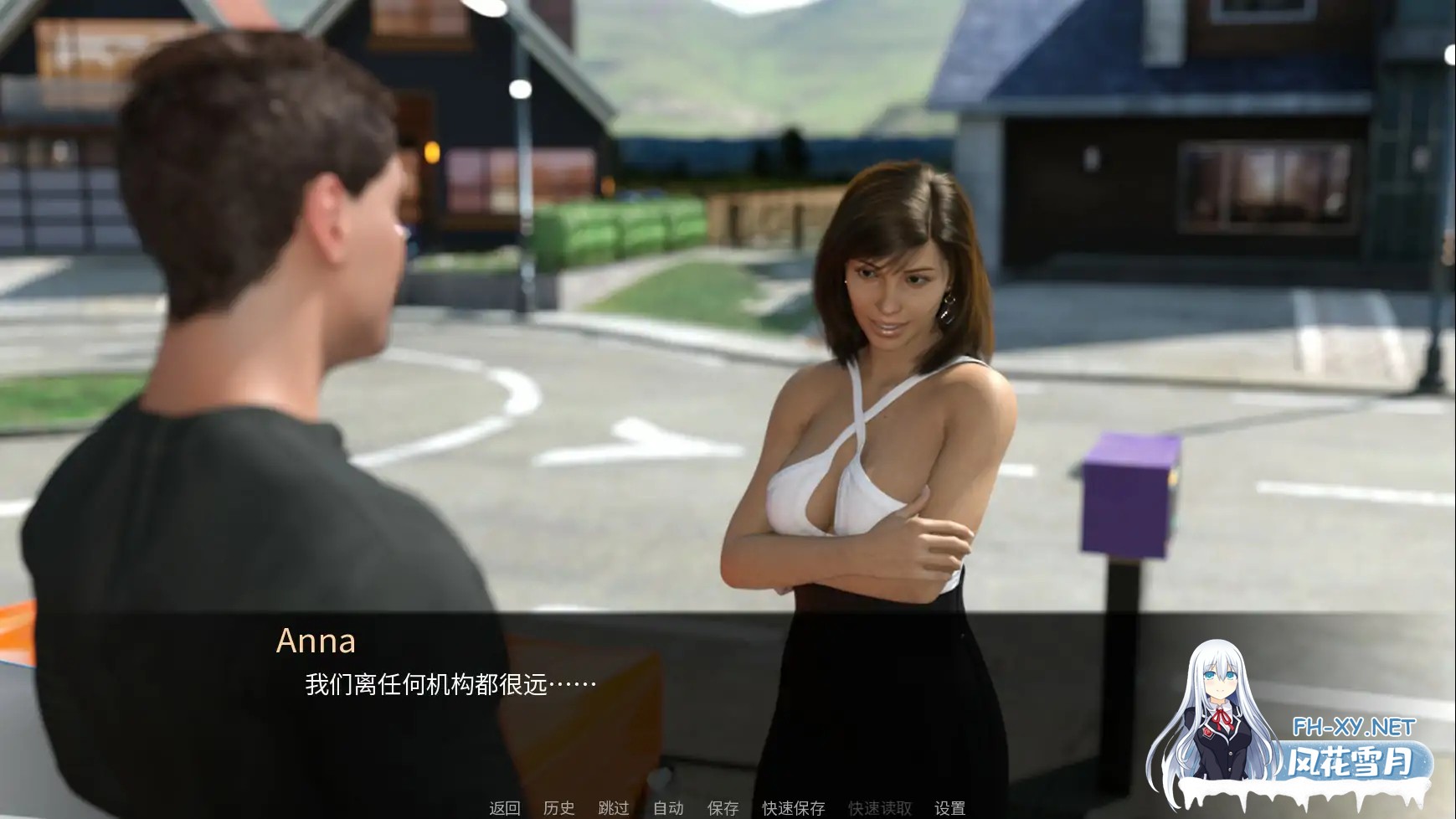Click 返回 to go back a line
Viewport: 1456px width, 819px height.
(503, 808)
